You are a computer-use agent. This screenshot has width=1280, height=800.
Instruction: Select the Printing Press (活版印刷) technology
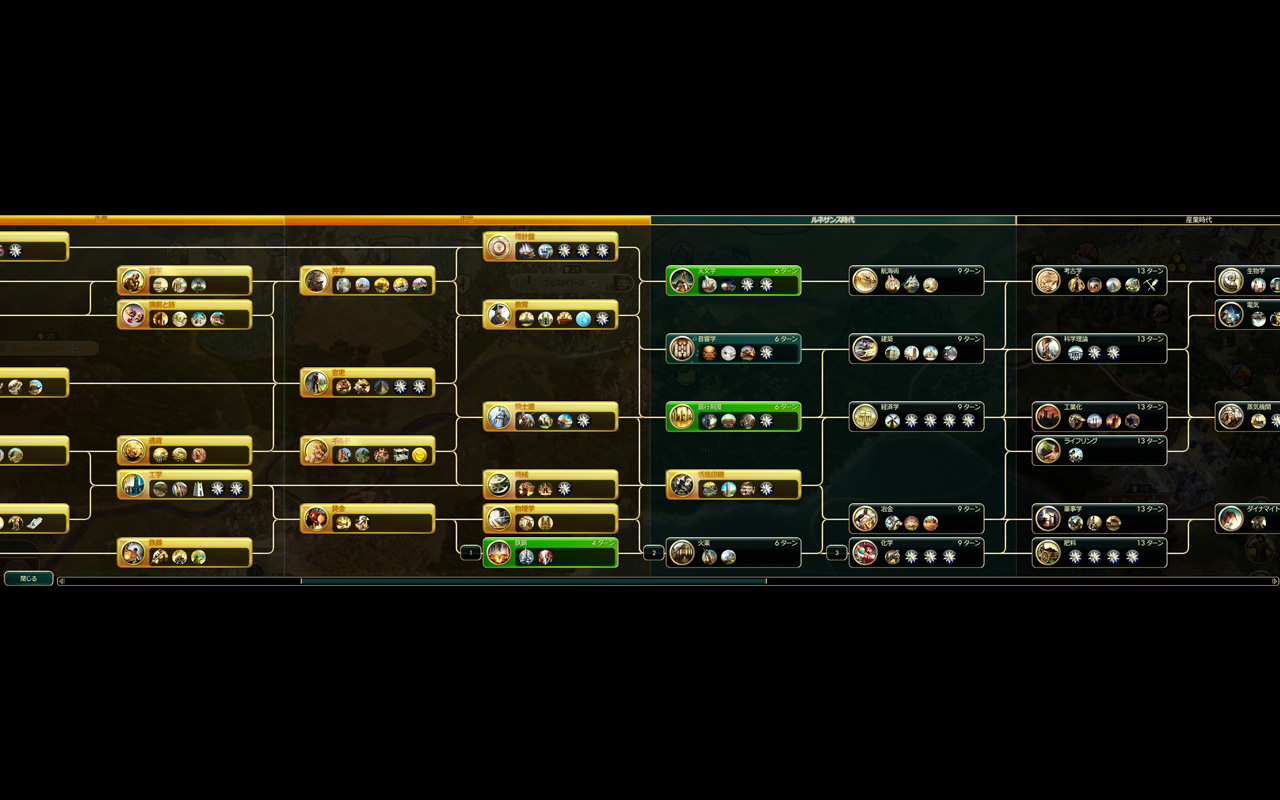tap(734, 485)
